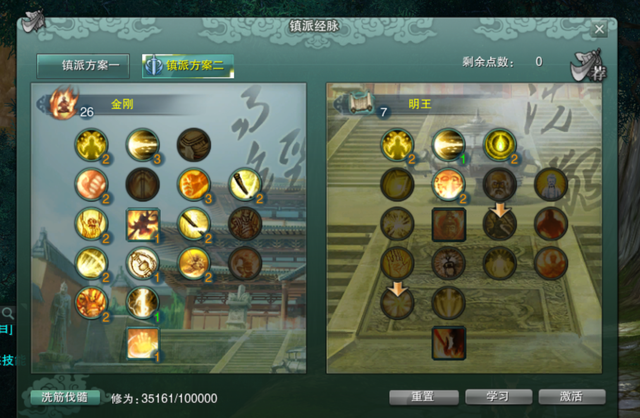640x418 pixels.
Task: Choose the lightning bolt skill in 金刚 tree
Action: click(x=142, y=302)
